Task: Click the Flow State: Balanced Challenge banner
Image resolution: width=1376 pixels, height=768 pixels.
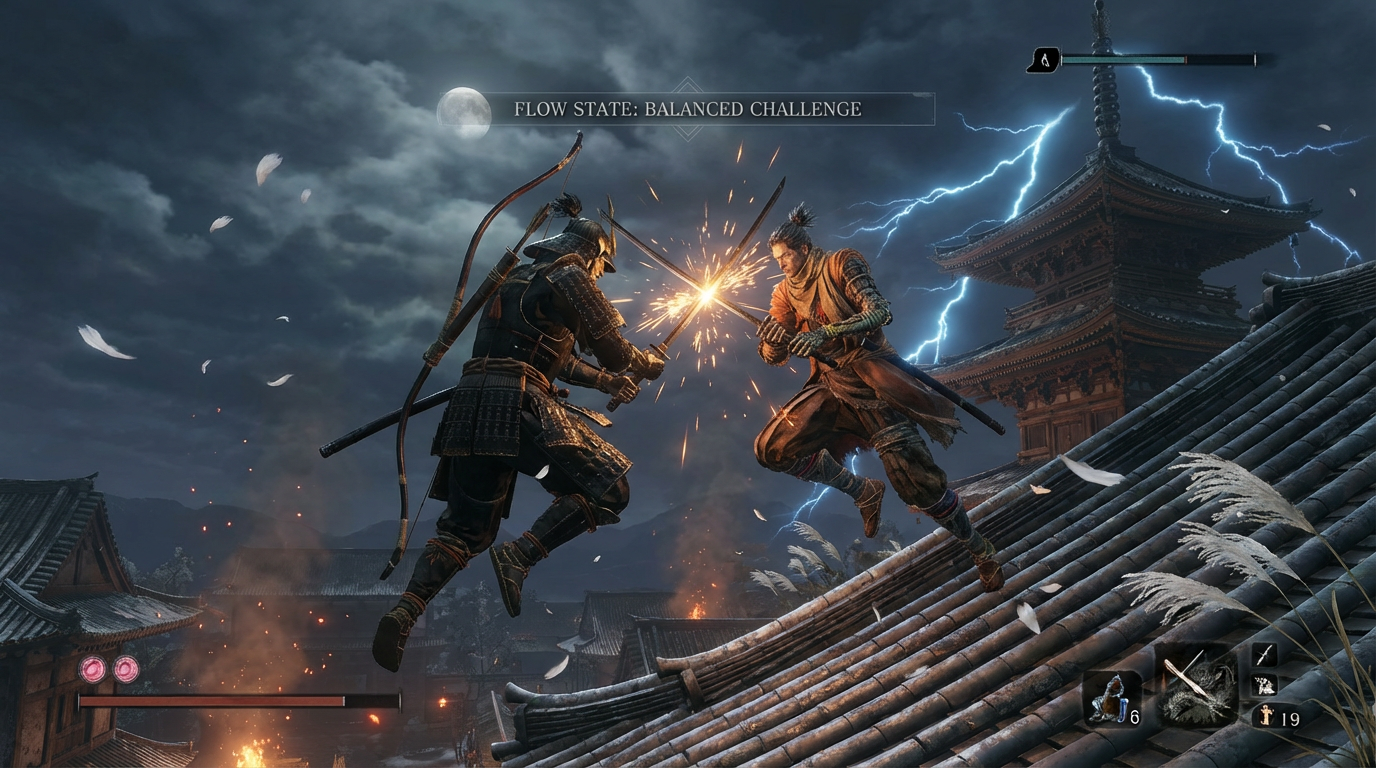Action: tap(687, 109)
